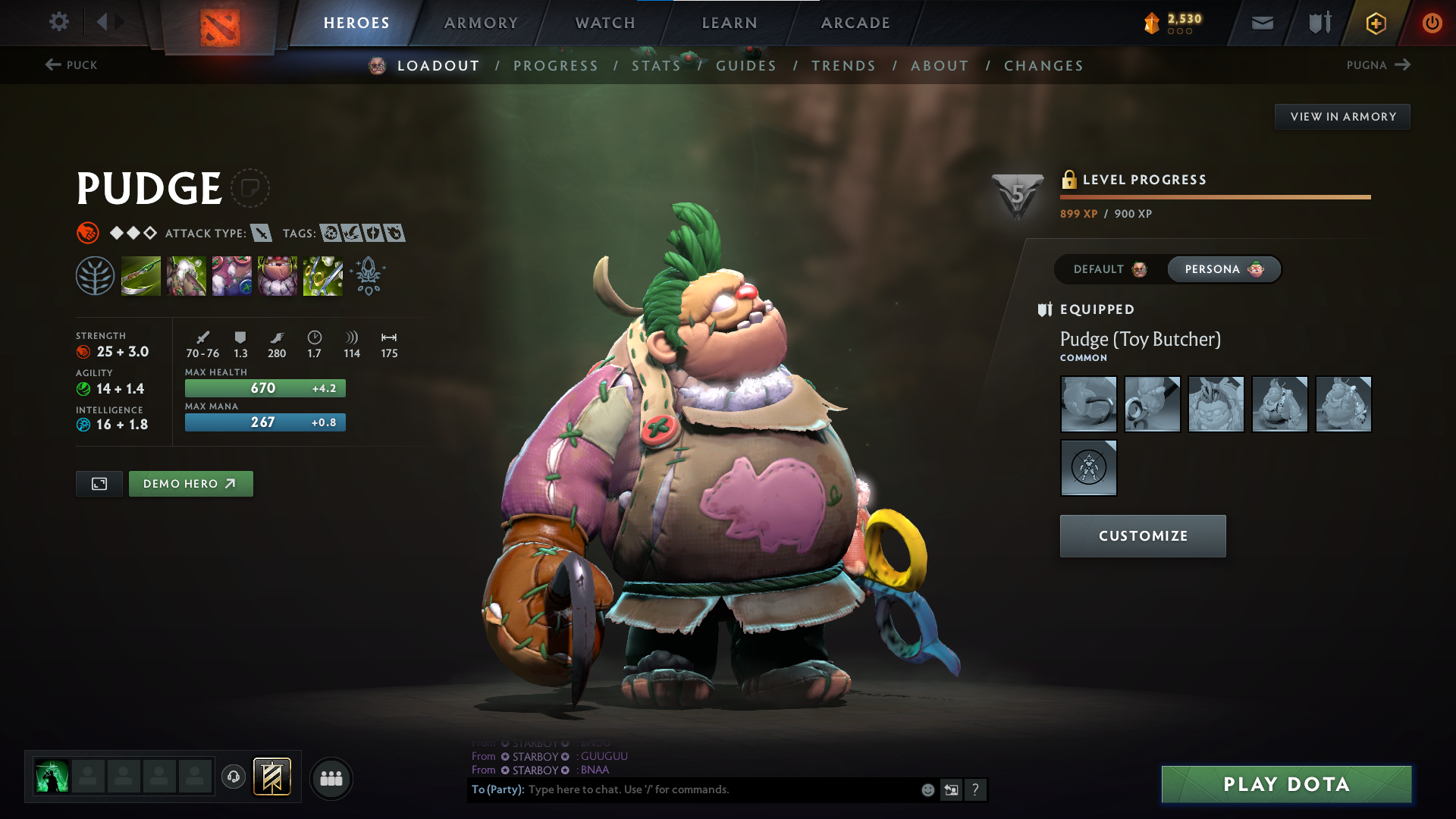Switch to the STATS tab

click(x=657, y=66)
